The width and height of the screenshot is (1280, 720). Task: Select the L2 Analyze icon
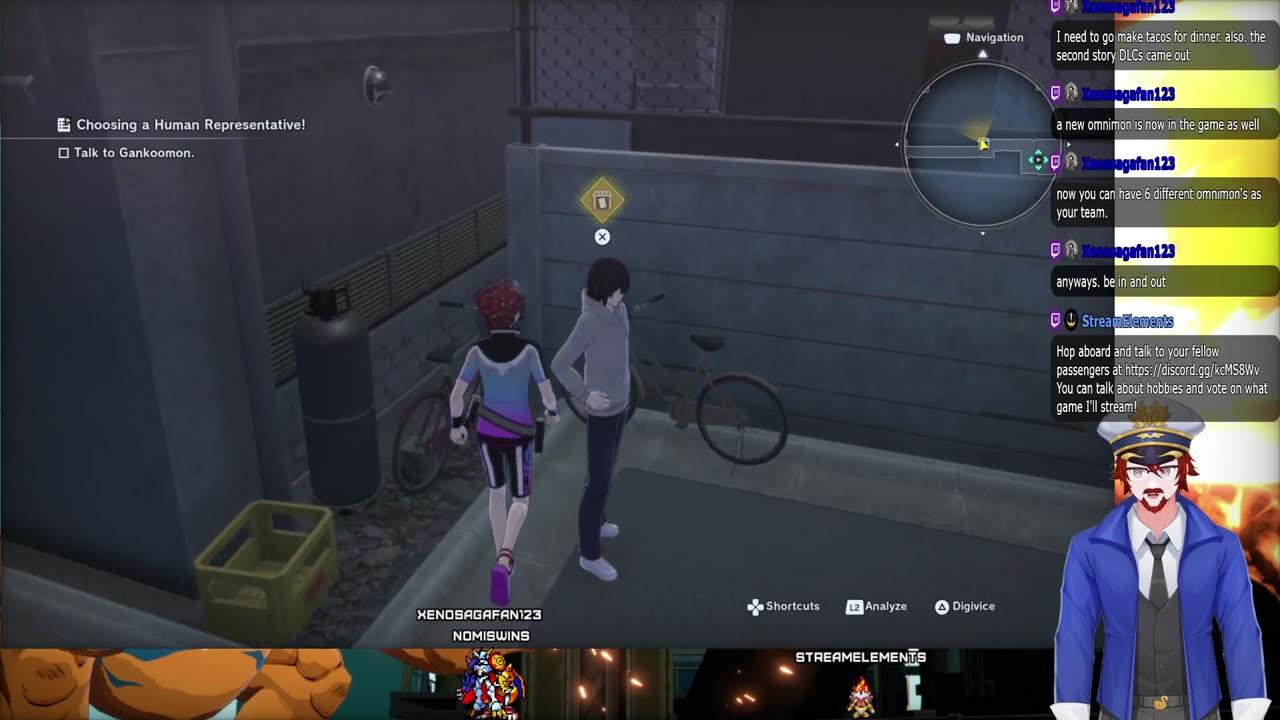coord(858,606)
